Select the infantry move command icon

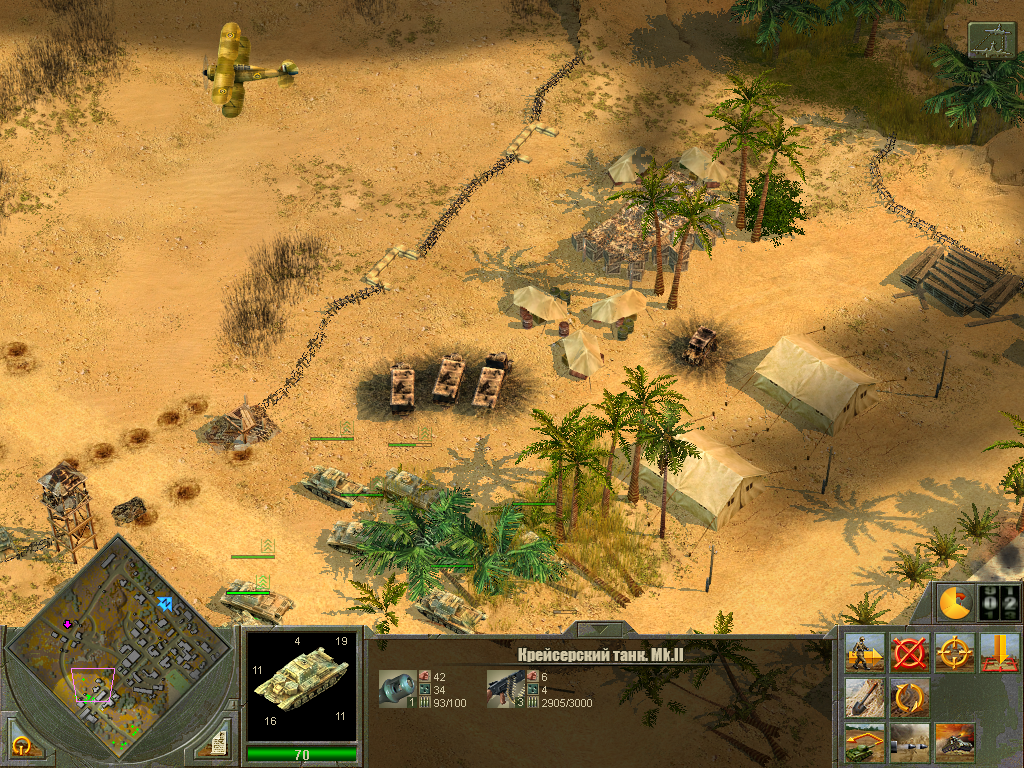click(864, 652)
